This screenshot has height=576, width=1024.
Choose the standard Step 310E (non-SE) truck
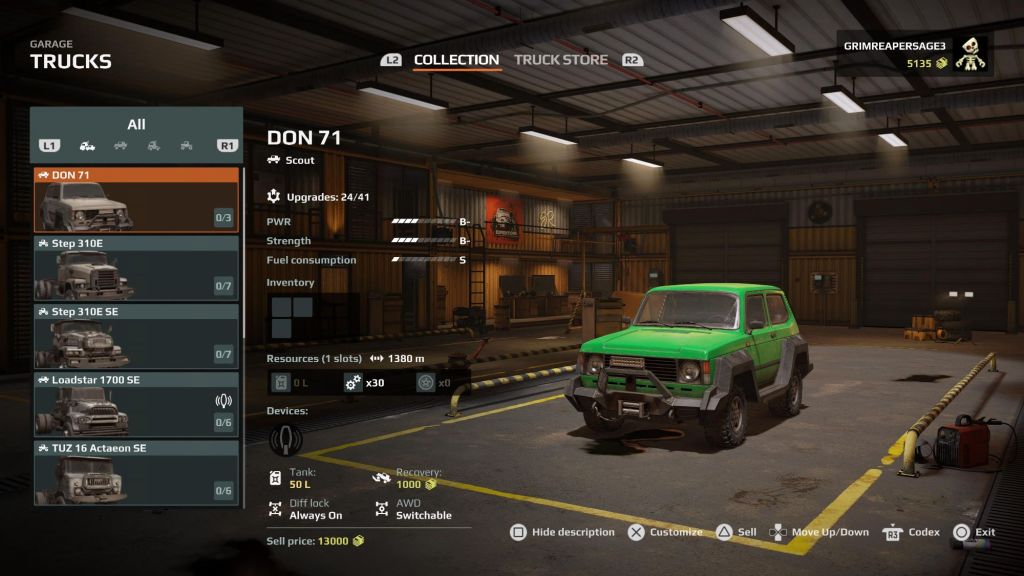[x=136, y=268]
